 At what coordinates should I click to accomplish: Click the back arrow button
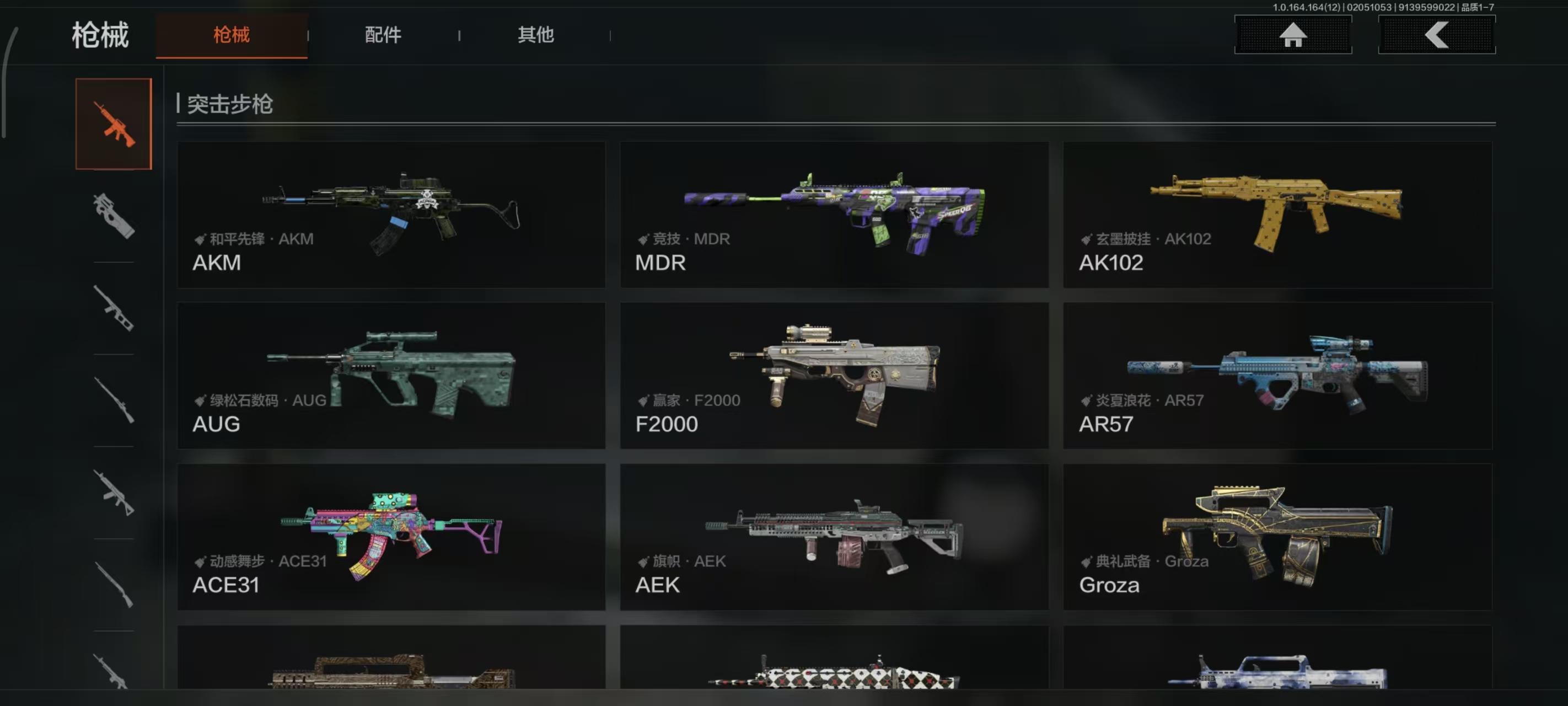click(x=1436, y=35)
